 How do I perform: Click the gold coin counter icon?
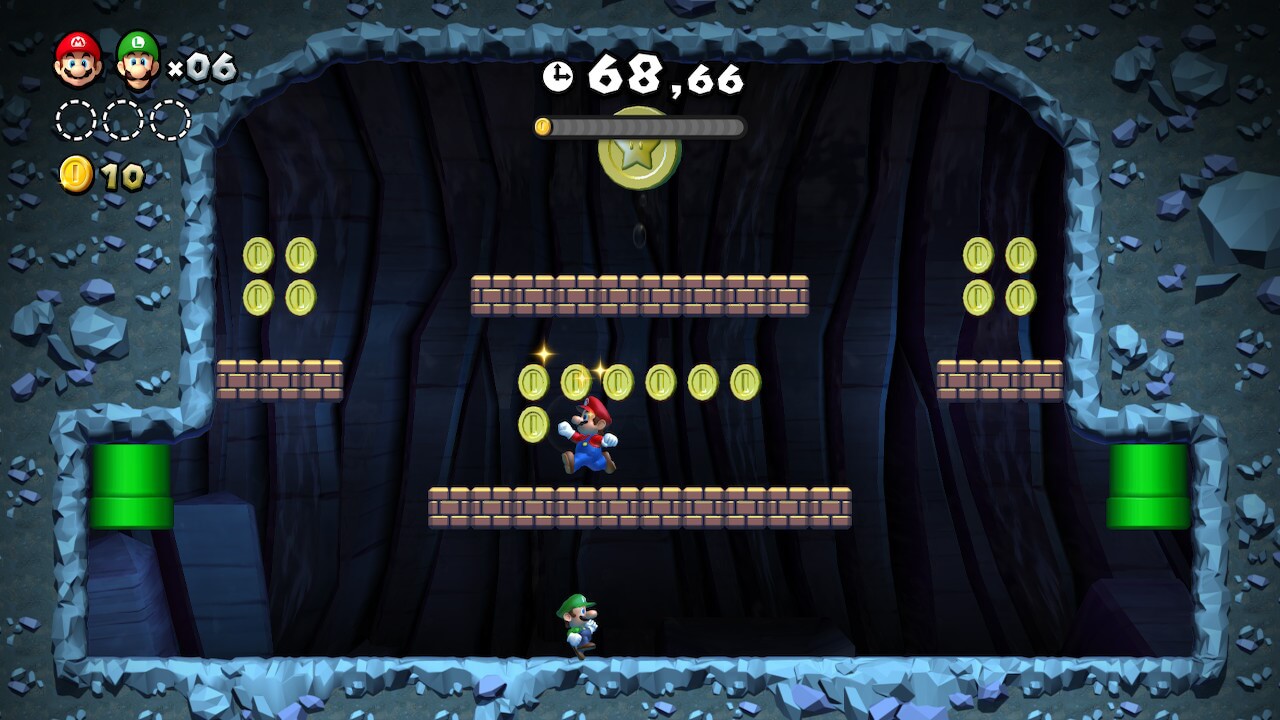pyautogui.click(x=76, y=175)
